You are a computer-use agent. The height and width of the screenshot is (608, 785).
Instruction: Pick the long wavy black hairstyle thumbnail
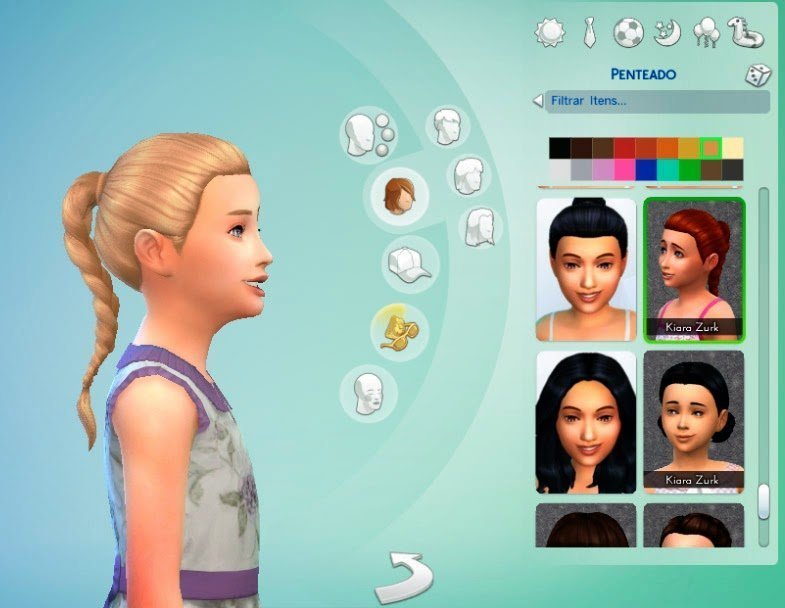[x=586, y=421]
